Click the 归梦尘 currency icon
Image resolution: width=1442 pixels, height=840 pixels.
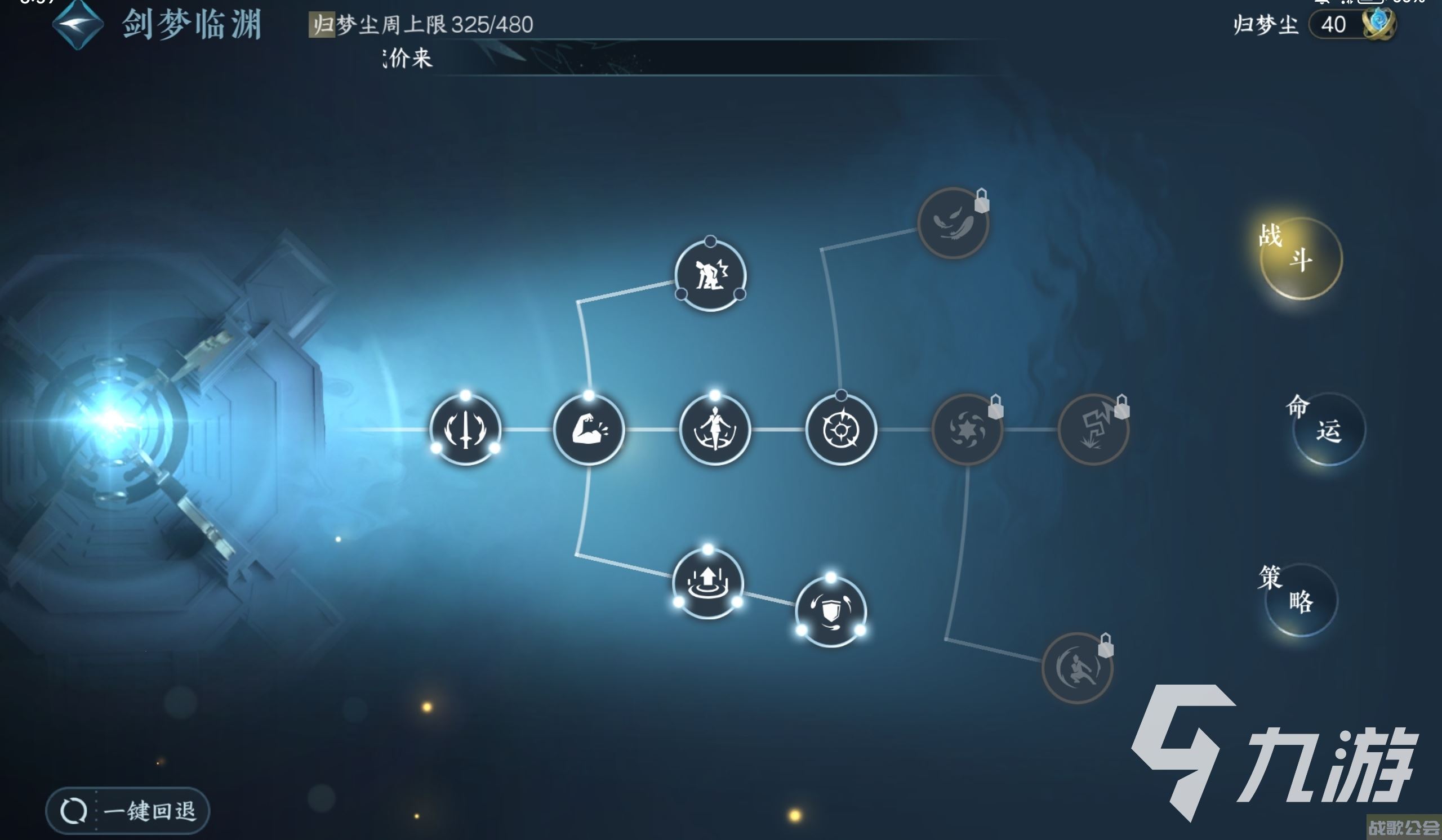pyautogui.click(x=1378, y=24)
